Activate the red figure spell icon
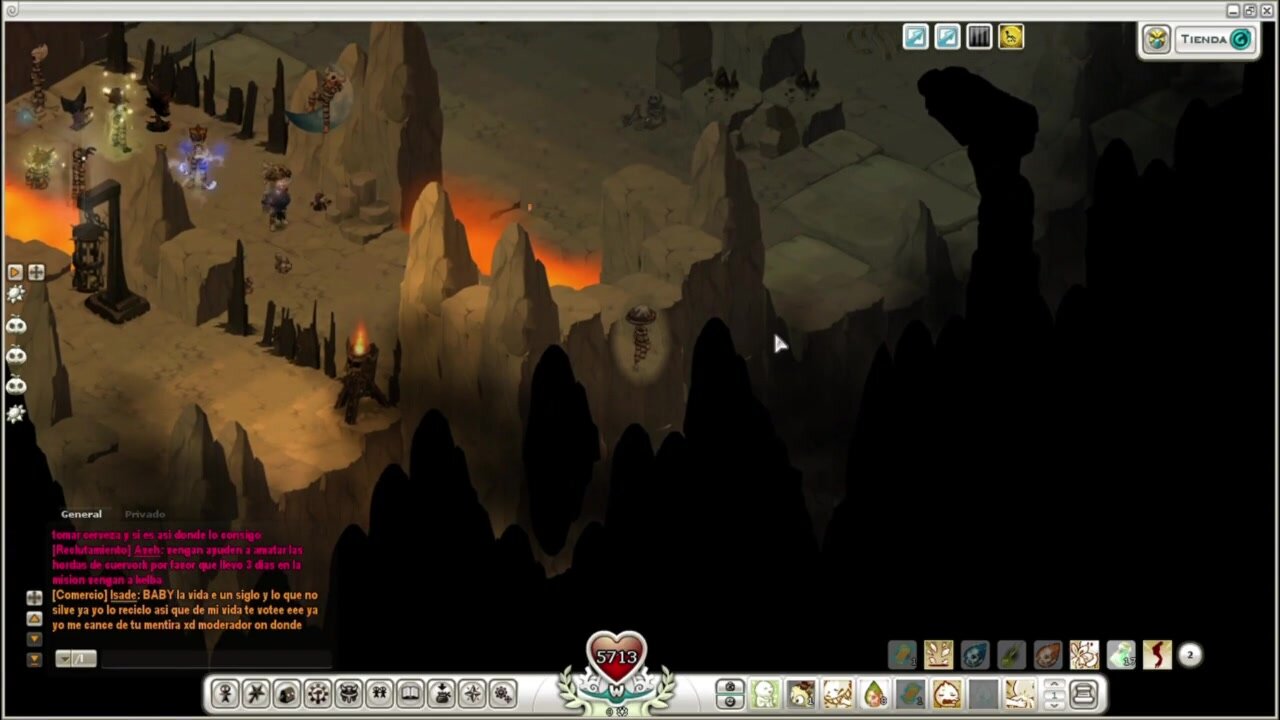The height and width of the screenshot is (720, 1280). point(1157,655)
